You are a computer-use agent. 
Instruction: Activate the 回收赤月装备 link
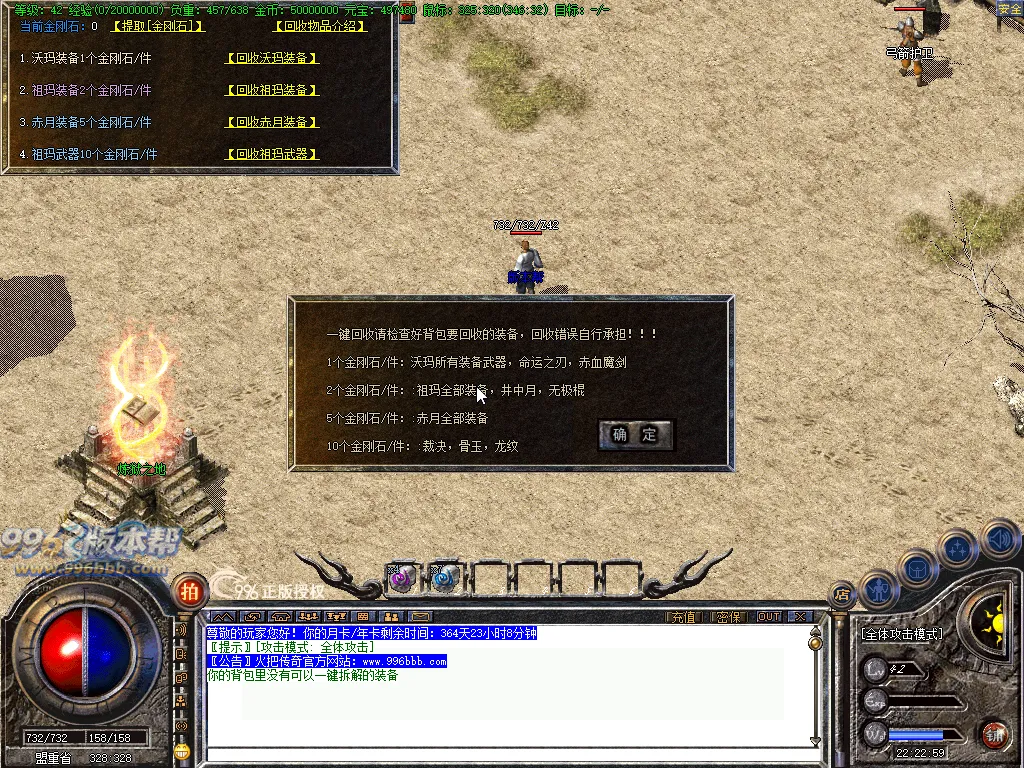point(272,122)
